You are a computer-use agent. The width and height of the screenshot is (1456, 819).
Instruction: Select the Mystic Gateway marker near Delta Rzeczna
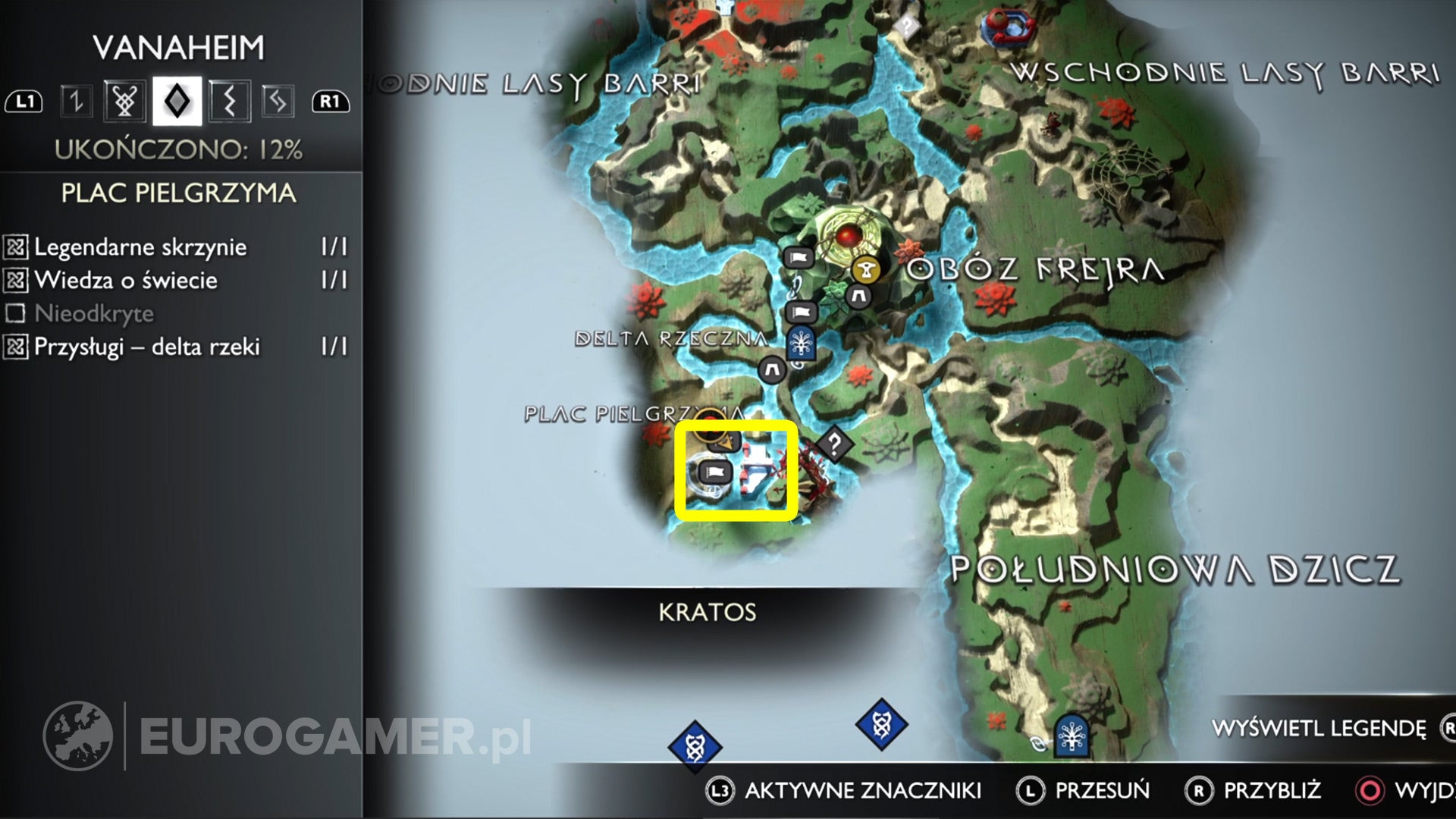coord(801,343)
